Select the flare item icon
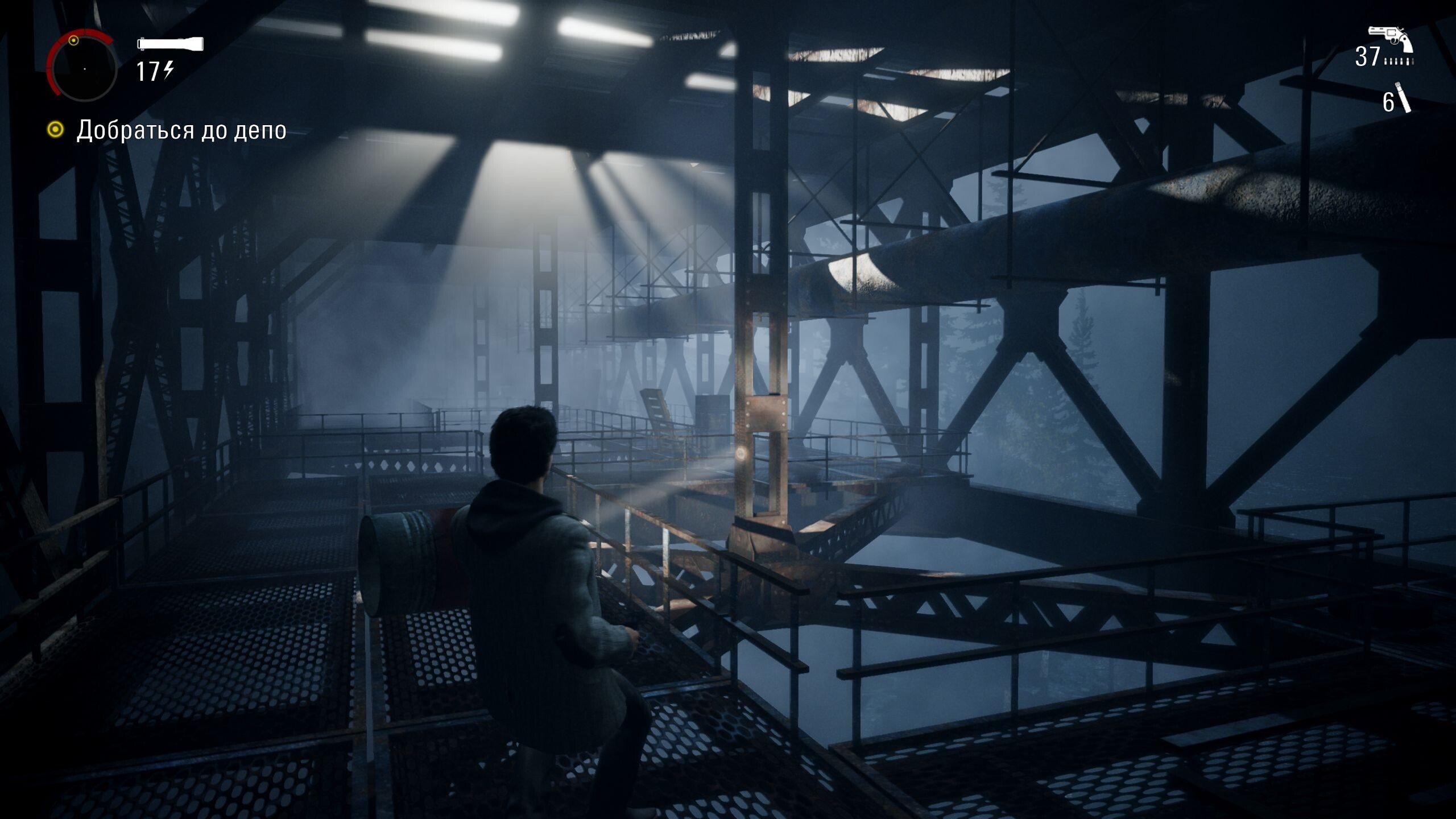The width and height of the screenshot is (1456, 819). (x=1404, y=98)
